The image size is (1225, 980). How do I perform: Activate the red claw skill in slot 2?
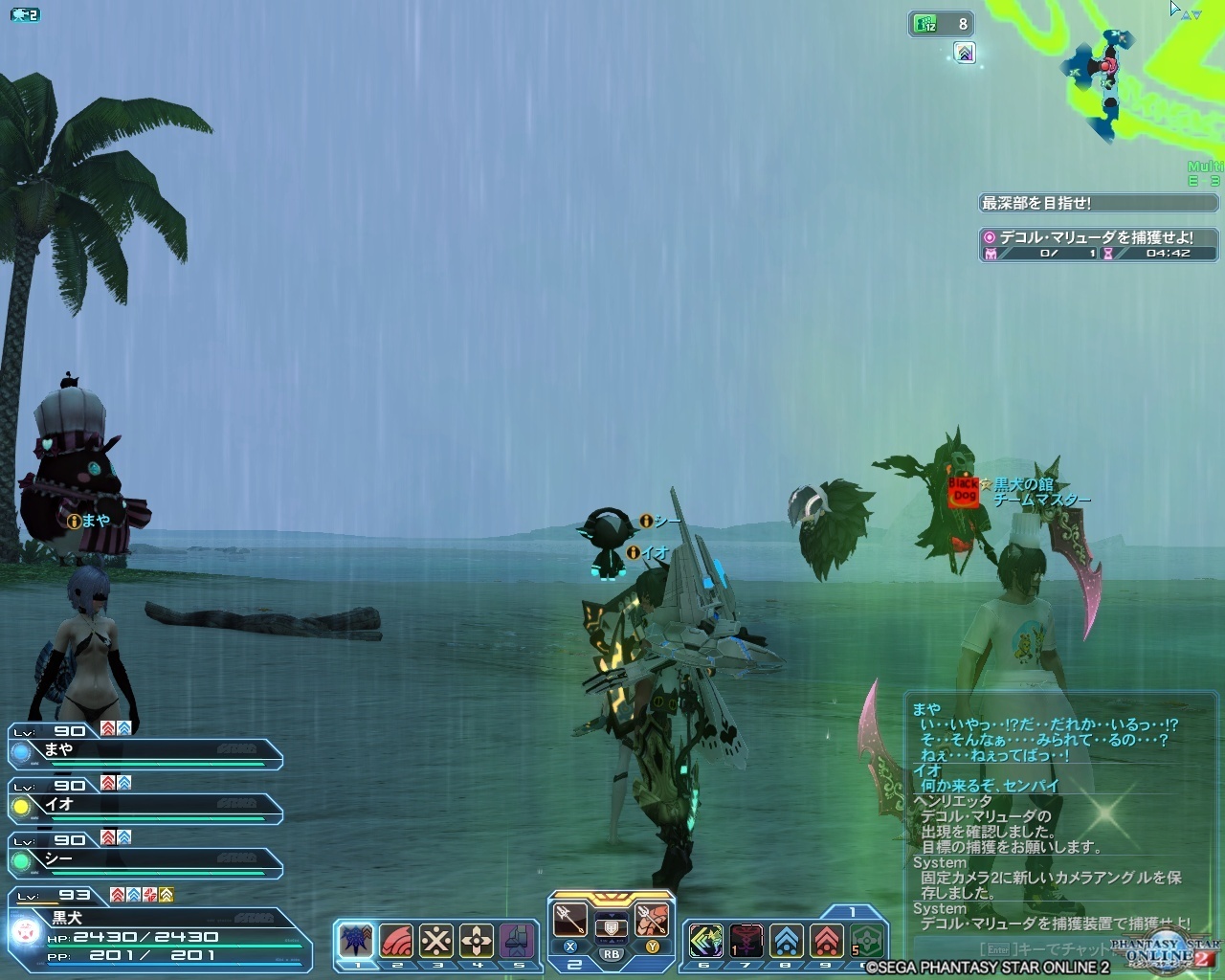[396, 940]
